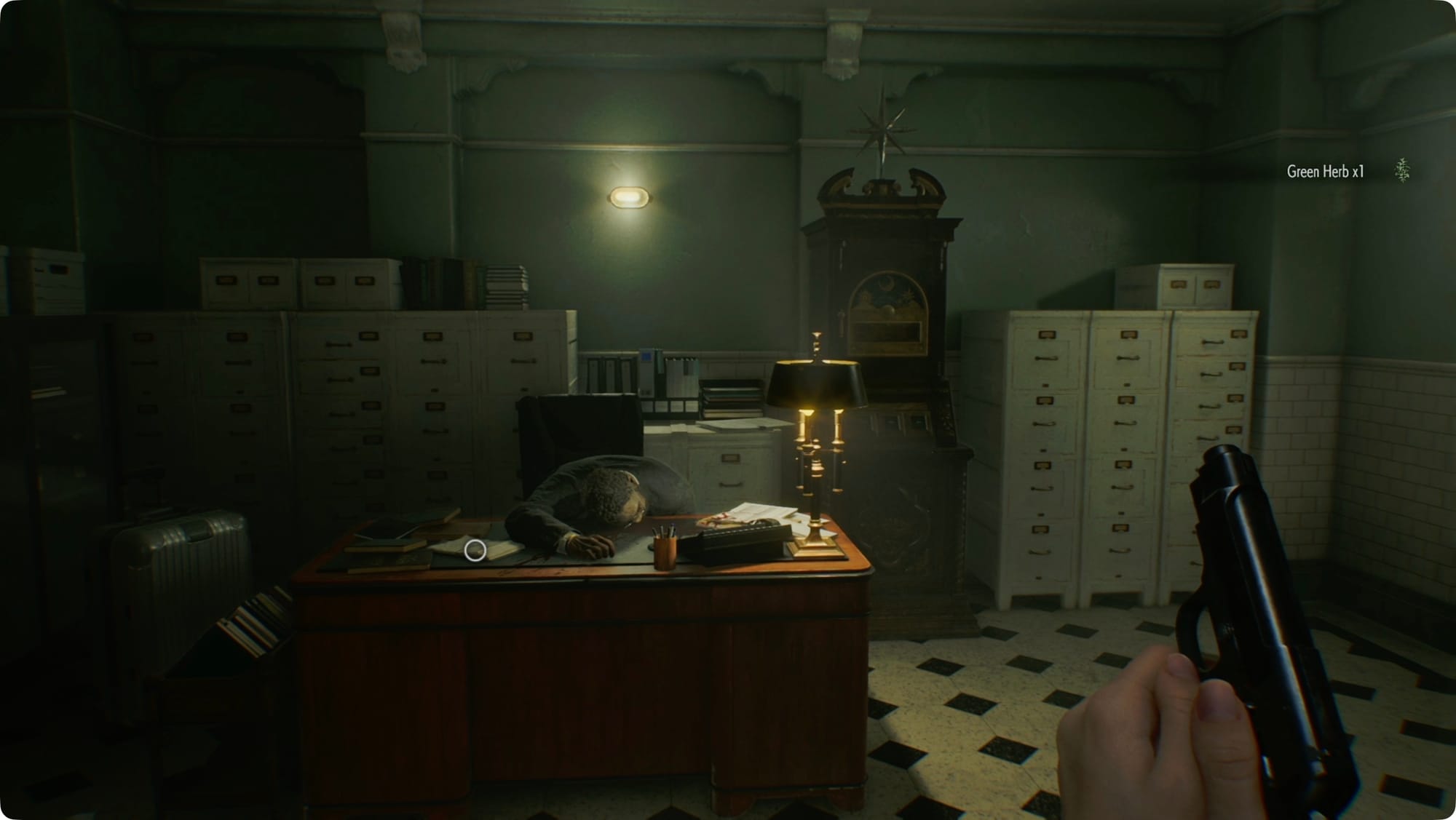Select the circular interaction marker on the desk
The width and height of the screenshot is (1456, 820).
(x=475, y=551)
